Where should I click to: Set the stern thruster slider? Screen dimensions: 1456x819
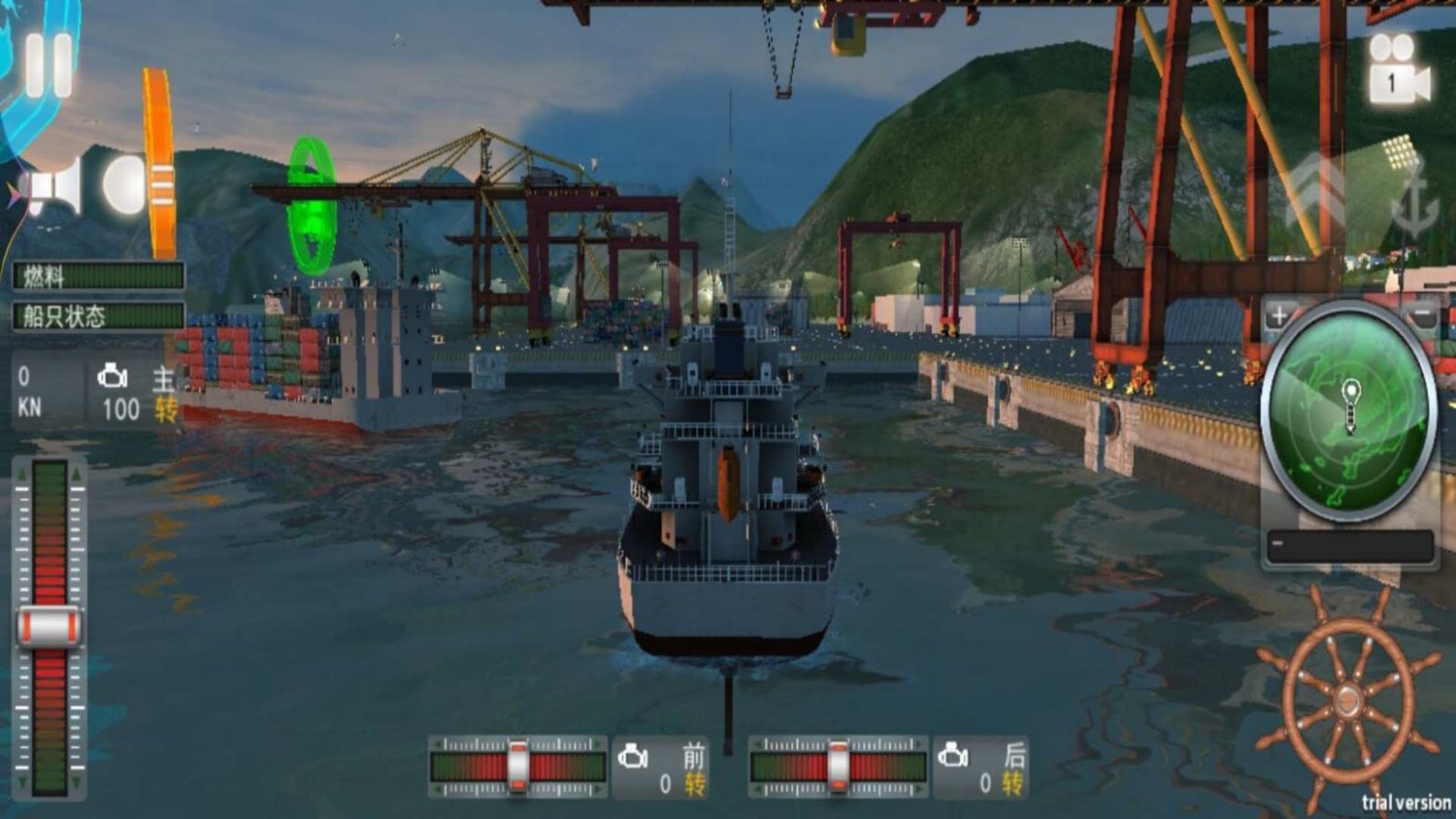tap(838, 766)
